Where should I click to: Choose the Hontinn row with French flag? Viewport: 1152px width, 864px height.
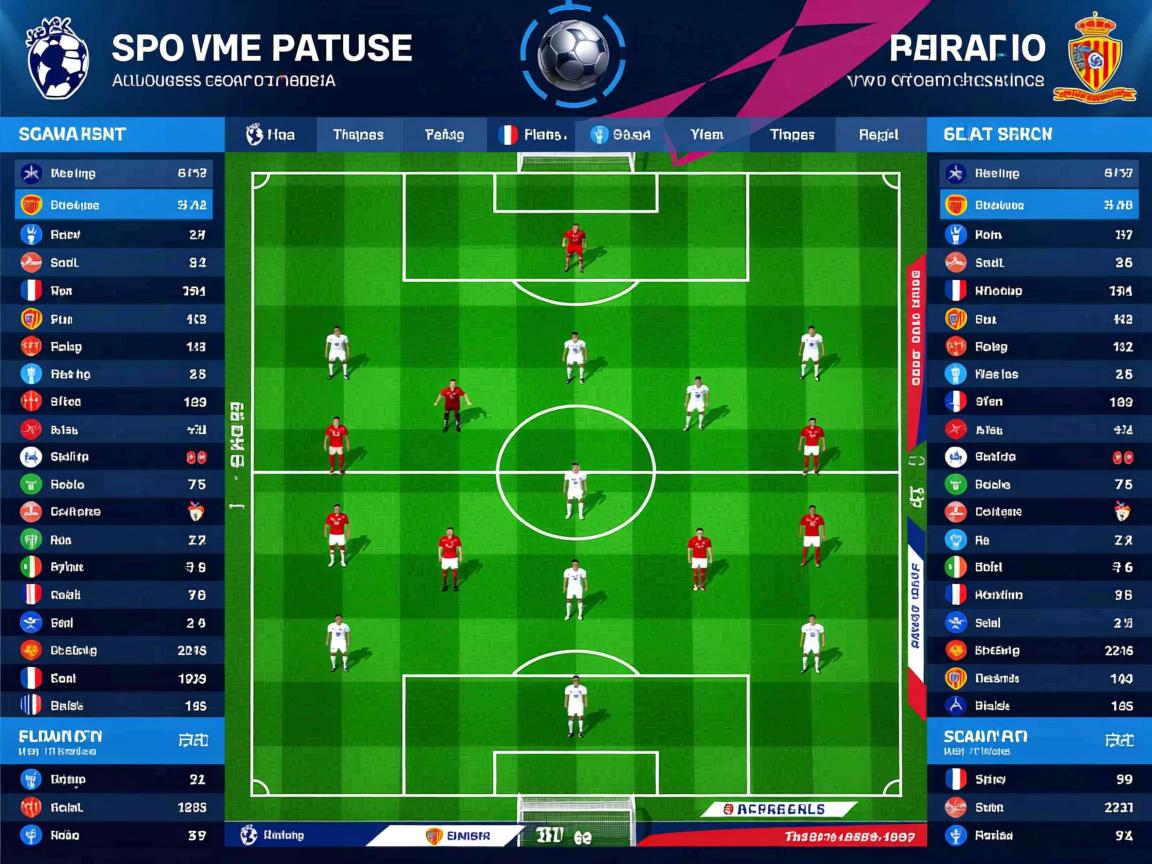pos(1039,595)
